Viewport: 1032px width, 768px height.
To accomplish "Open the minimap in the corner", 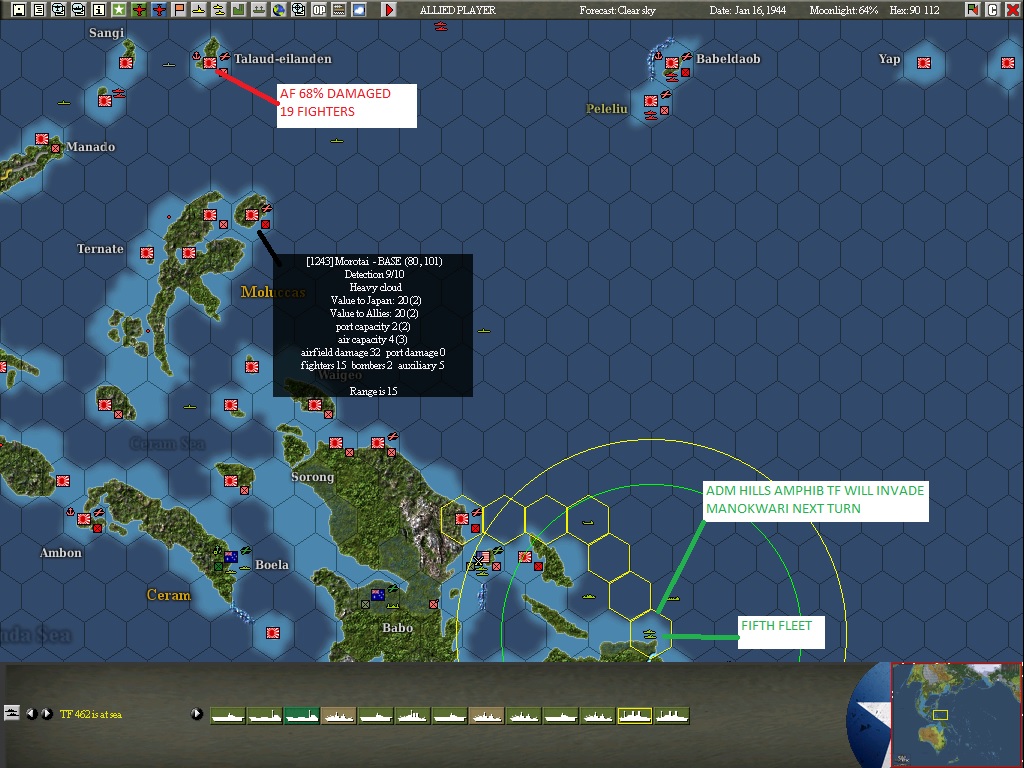I will coord(956,714).
